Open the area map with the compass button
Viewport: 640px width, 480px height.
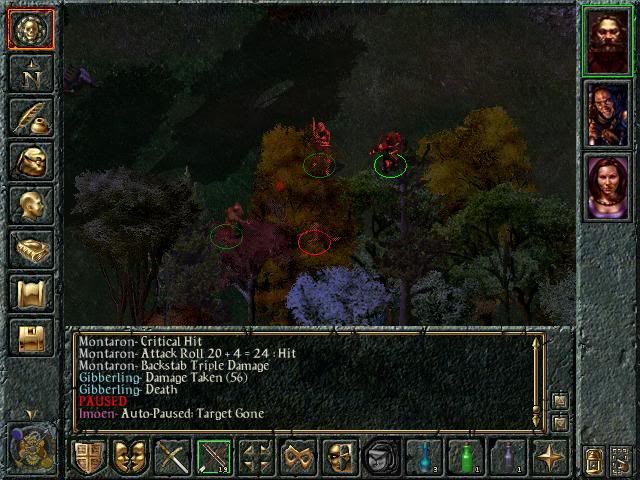[x=30, y=73]
